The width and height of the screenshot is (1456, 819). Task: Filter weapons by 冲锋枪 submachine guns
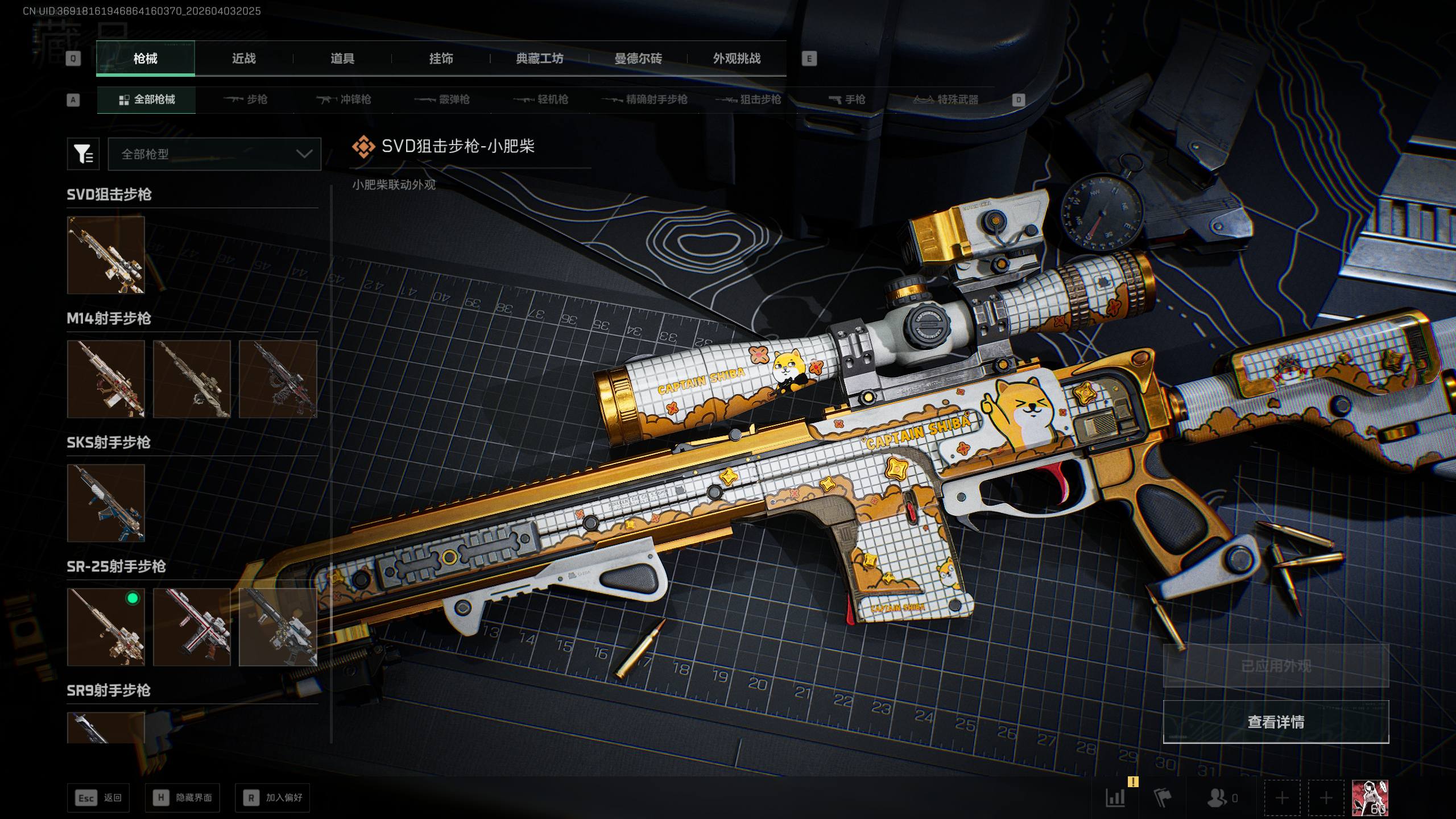344,100
